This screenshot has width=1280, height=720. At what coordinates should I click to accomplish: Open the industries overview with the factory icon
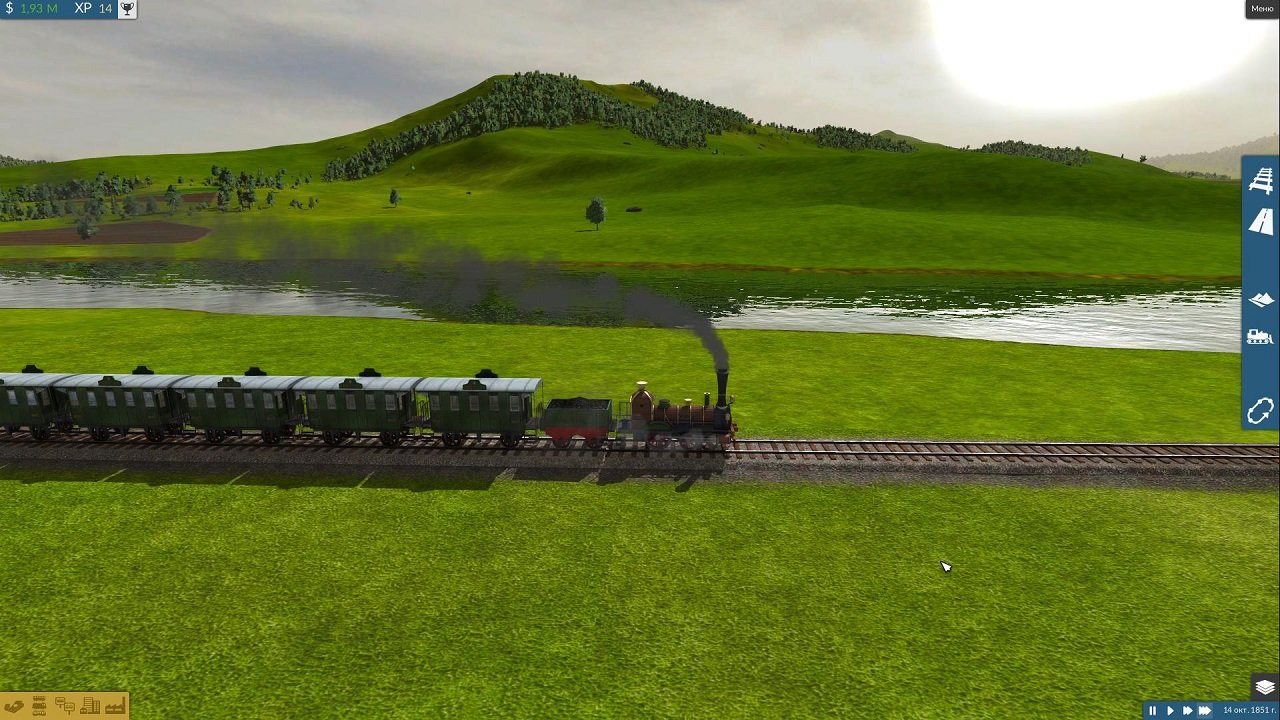[116, 706]
